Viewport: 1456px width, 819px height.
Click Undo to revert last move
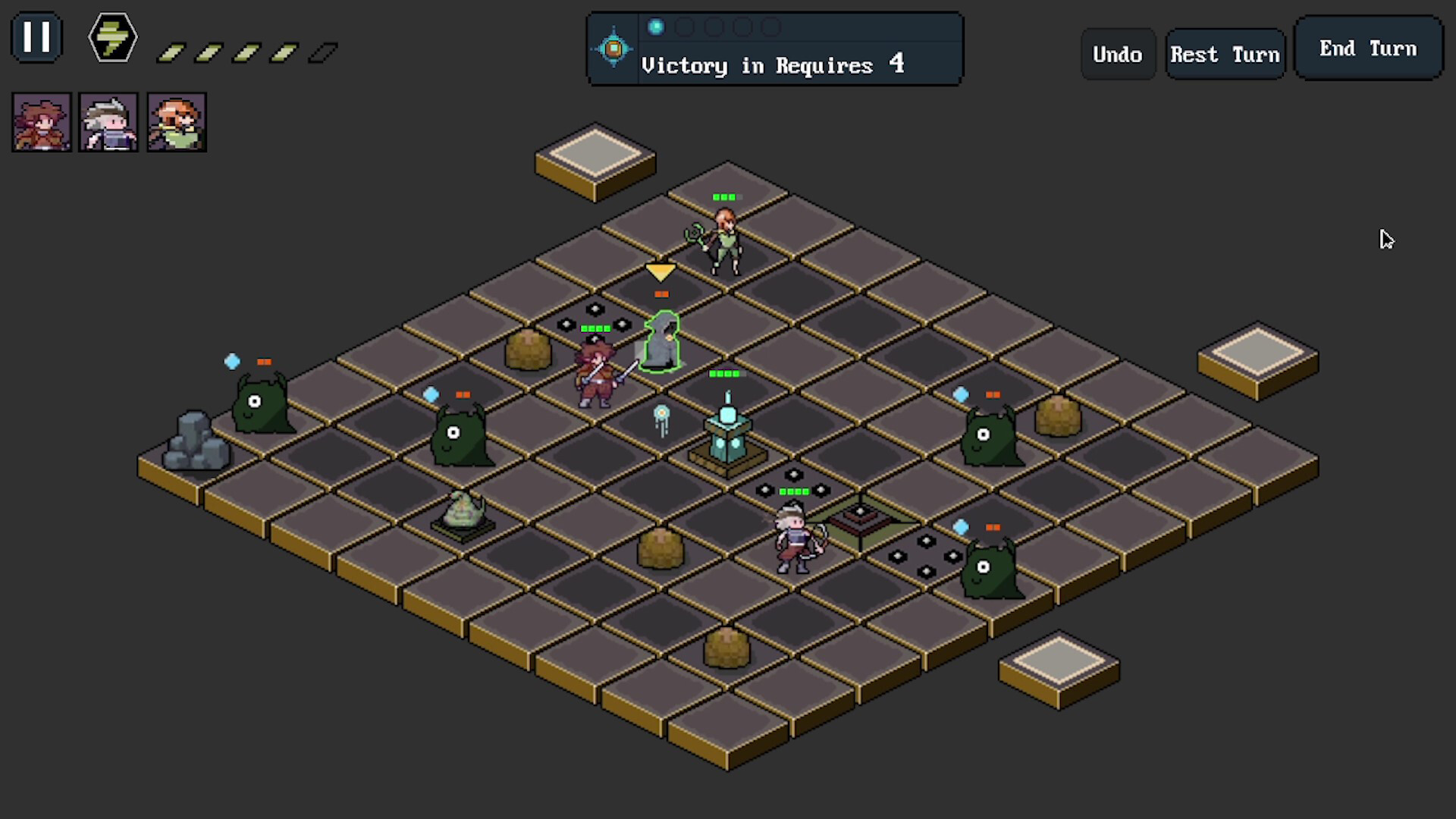1118,54
